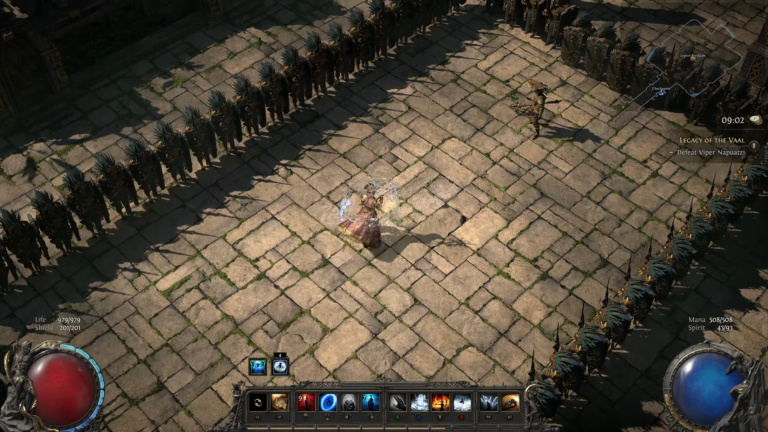Screen dimensions: 768x432
Task: Activate the rightmost orange skill slot
Action: click(510, 402)
